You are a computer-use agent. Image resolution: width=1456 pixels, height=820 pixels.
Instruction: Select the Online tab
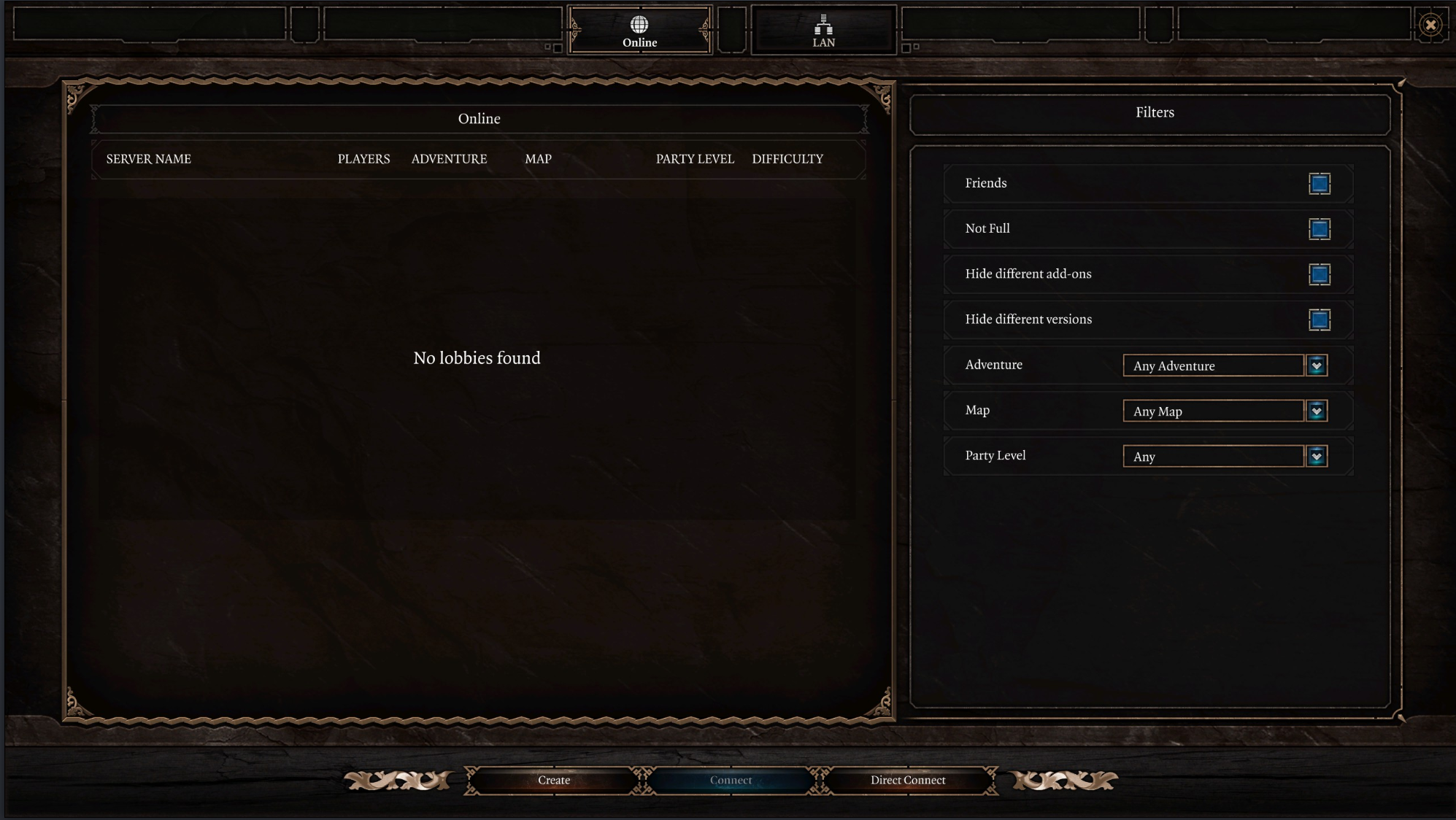tap(640, 31)
